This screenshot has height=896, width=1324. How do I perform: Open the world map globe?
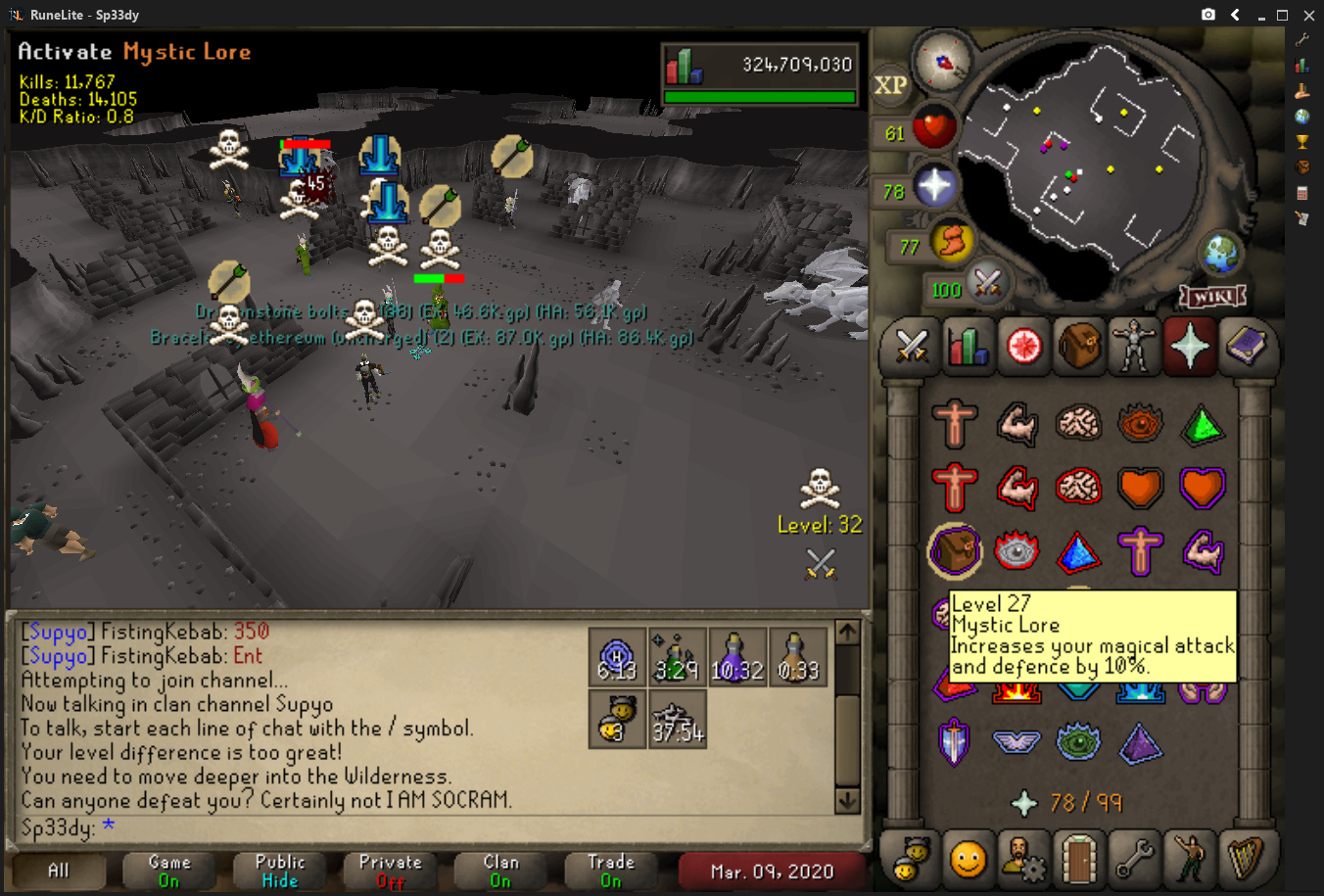tap(1222, 256)
